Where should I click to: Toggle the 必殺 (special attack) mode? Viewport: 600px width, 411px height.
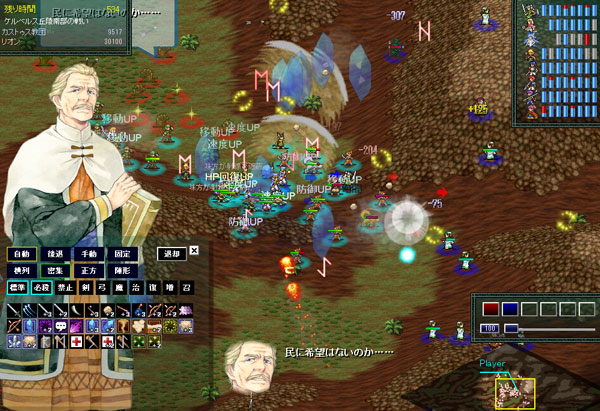point(42,287)
